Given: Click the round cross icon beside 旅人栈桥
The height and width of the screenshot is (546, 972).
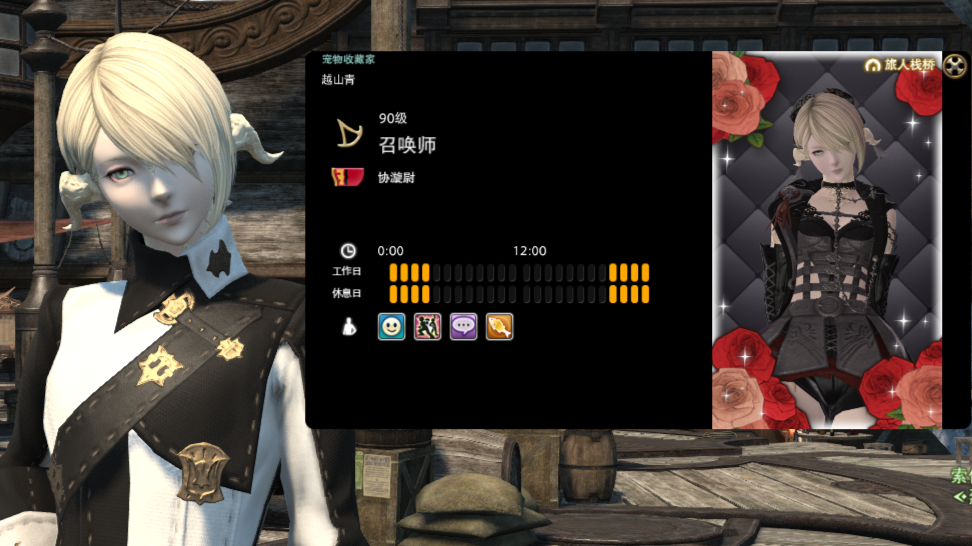Looking at the screenshot, I should coord(955,65).
